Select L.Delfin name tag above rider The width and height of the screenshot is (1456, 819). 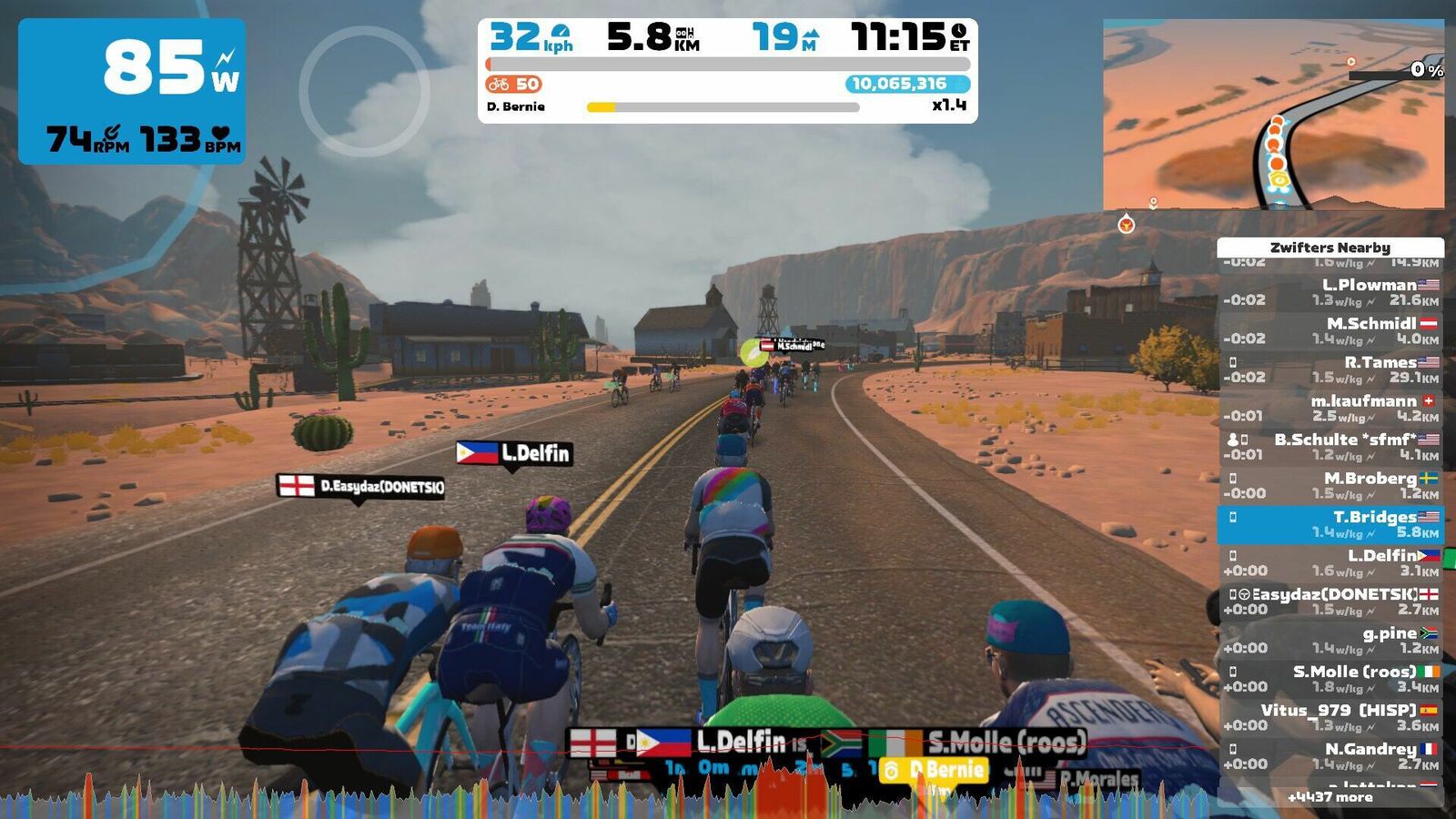515,453
